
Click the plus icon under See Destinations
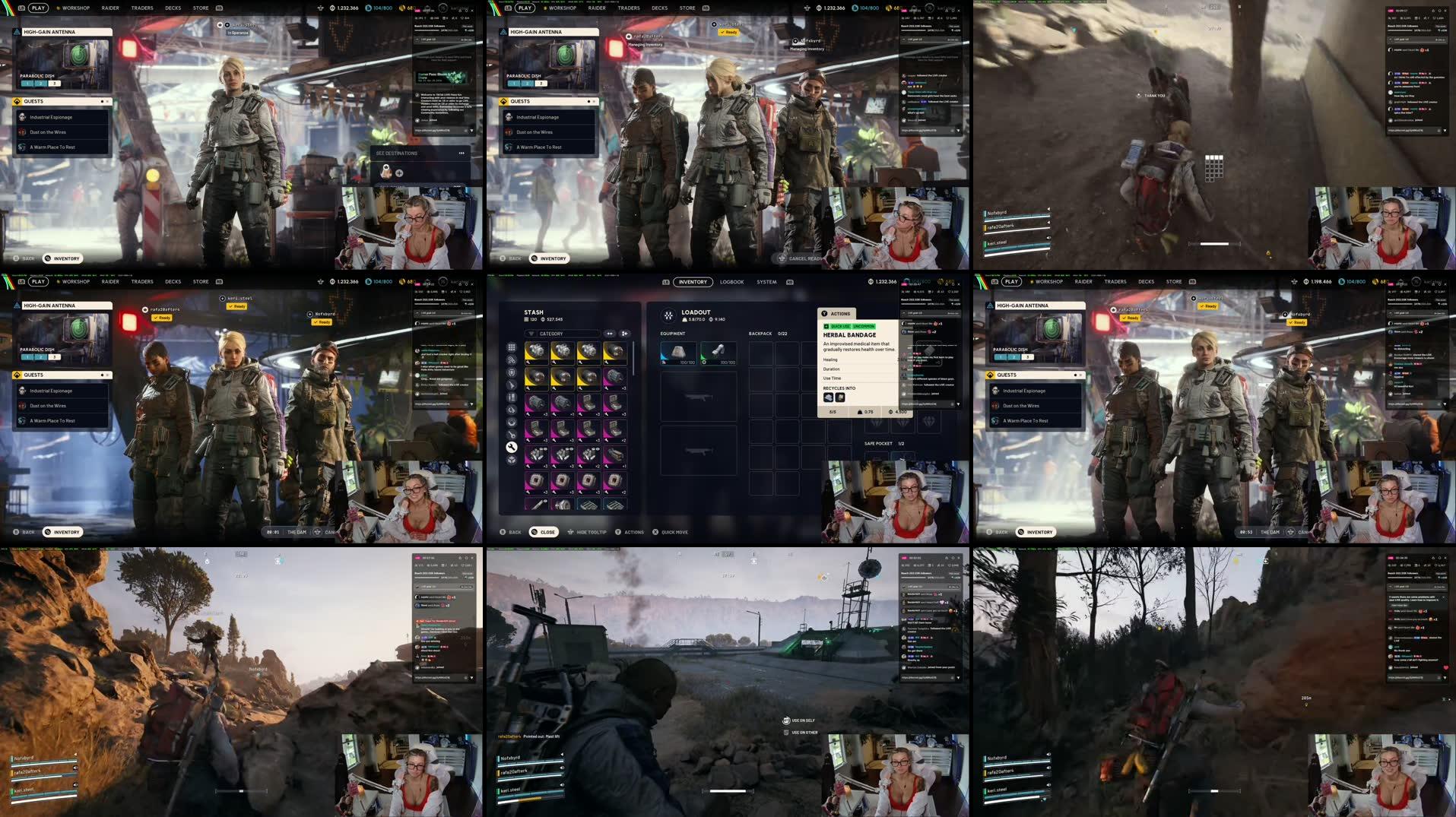(x=399, y=173)
